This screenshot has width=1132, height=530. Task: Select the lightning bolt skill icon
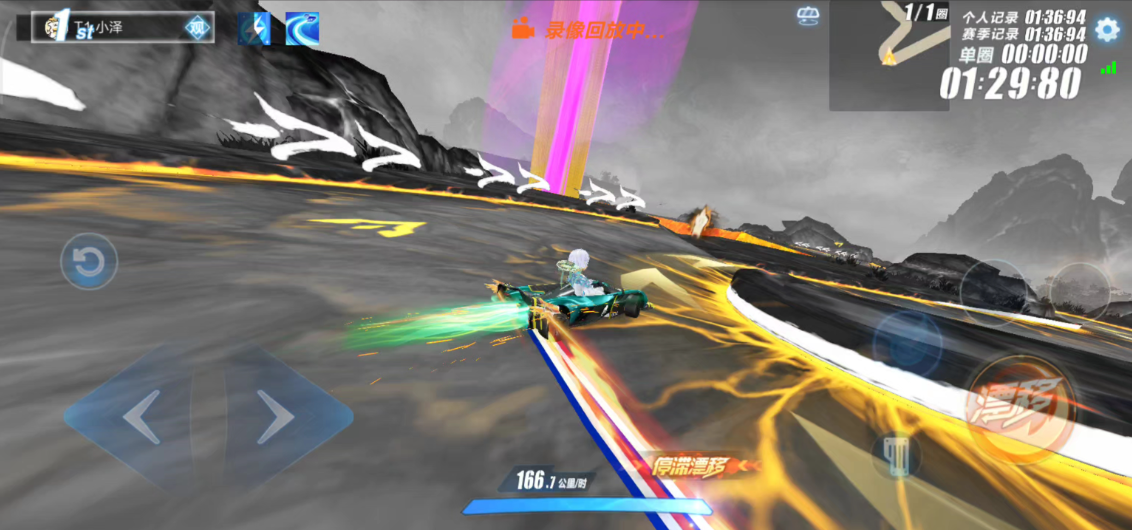(x=254, y=29)
